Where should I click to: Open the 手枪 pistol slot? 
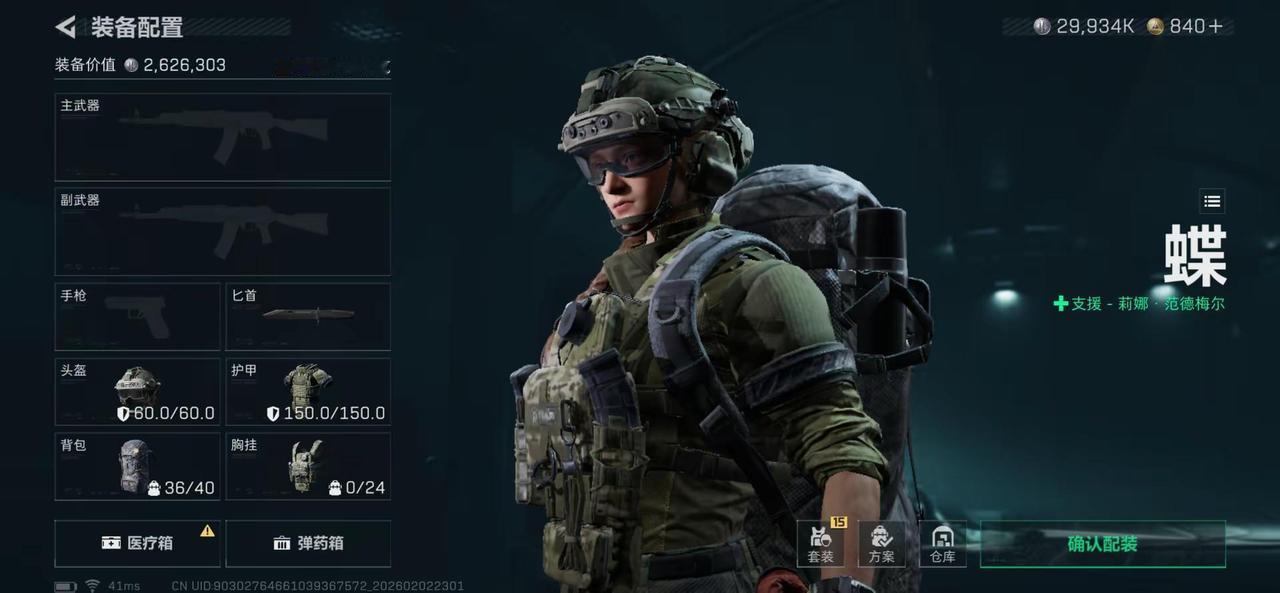(x=137, y=316)
